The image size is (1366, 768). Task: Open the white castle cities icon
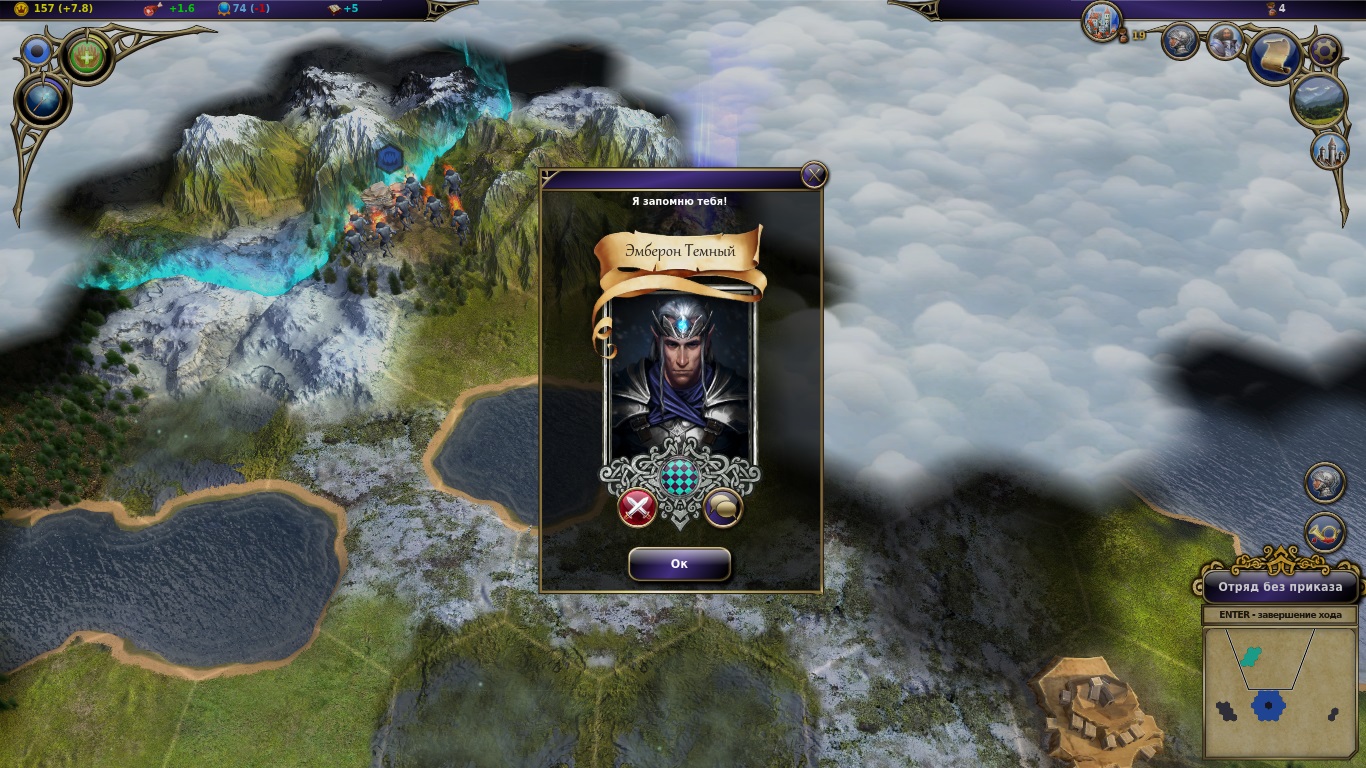pos(1330,150)
